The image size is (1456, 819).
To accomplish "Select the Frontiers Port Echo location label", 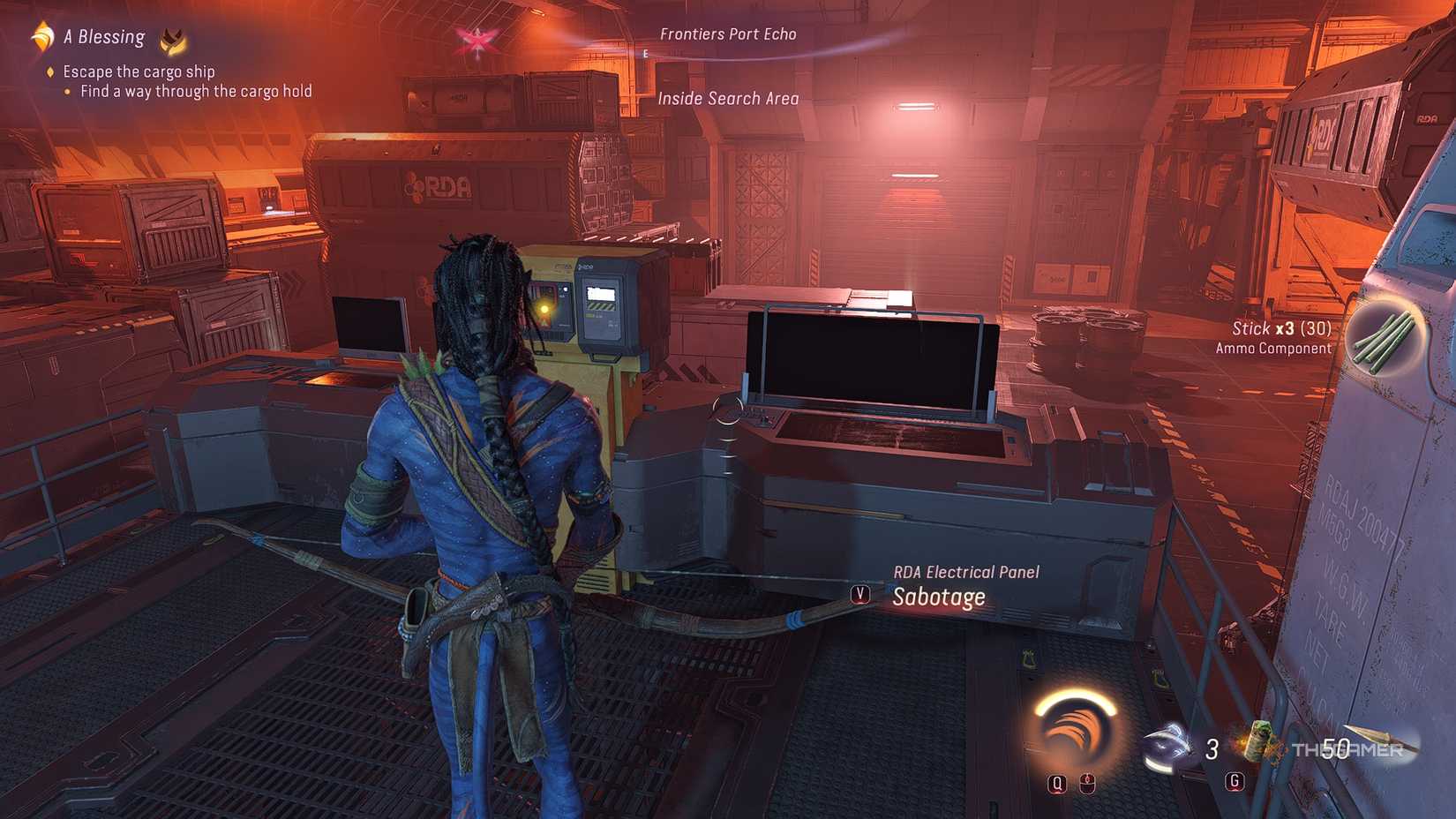I will (x=730, y=34).
